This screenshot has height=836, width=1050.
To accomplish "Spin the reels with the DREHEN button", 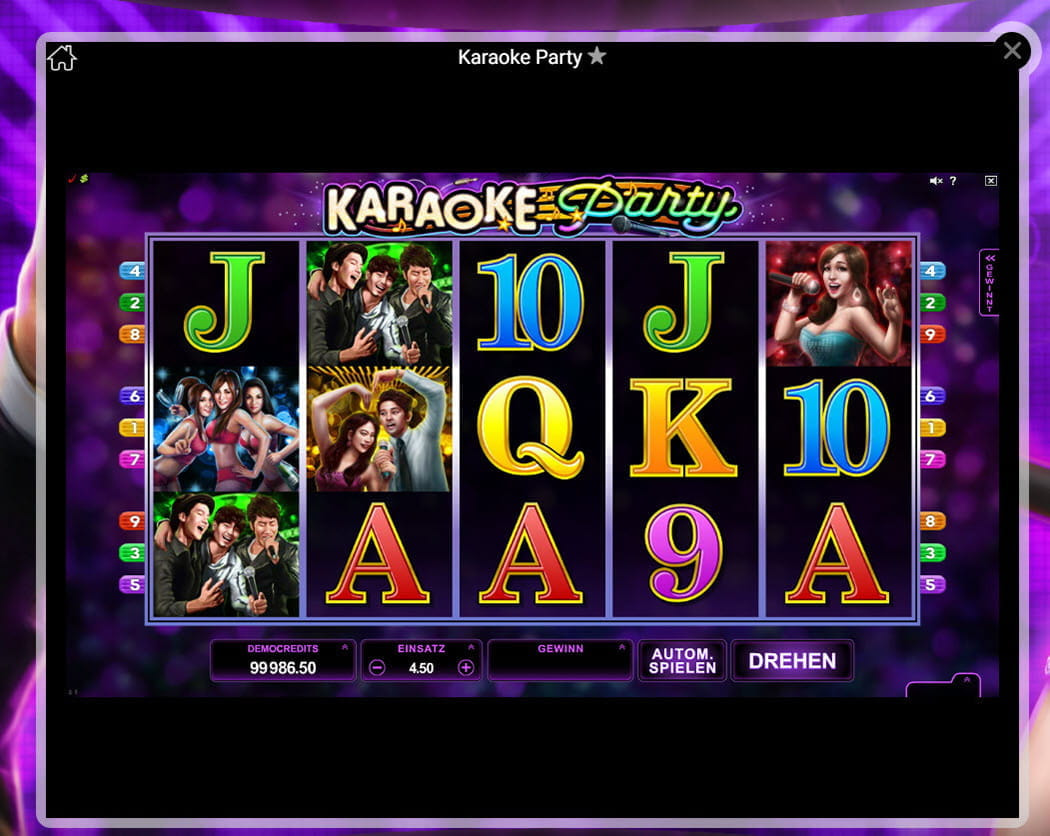I will point(792,661).
